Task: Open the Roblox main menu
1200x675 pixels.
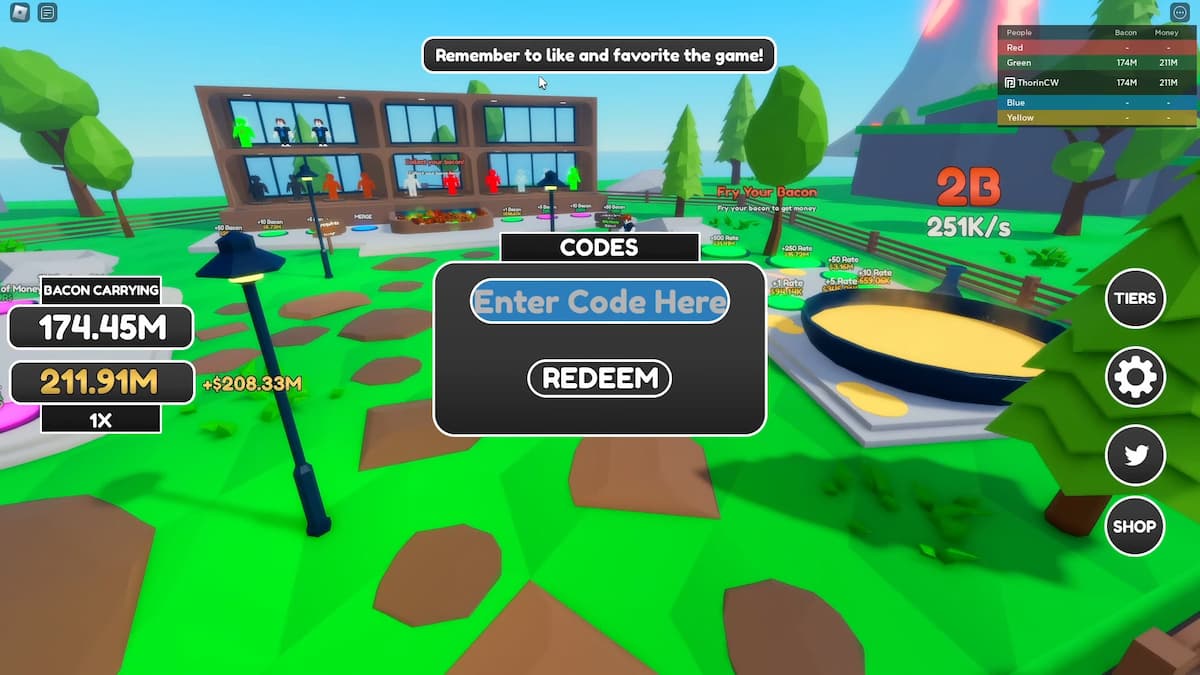Action: [19, 13]
